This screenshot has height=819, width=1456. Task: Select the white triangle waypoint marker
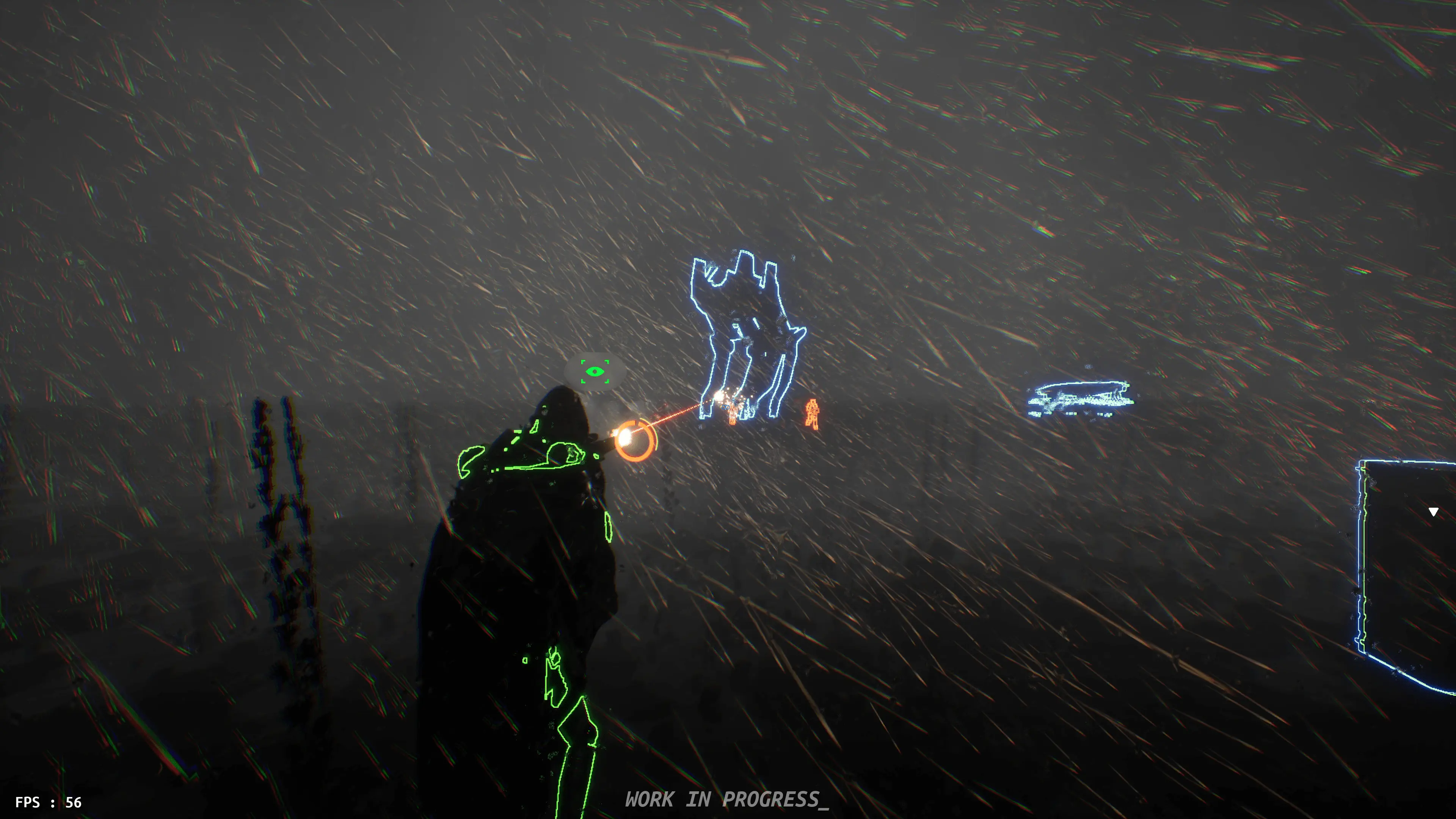click(1433, 512)
